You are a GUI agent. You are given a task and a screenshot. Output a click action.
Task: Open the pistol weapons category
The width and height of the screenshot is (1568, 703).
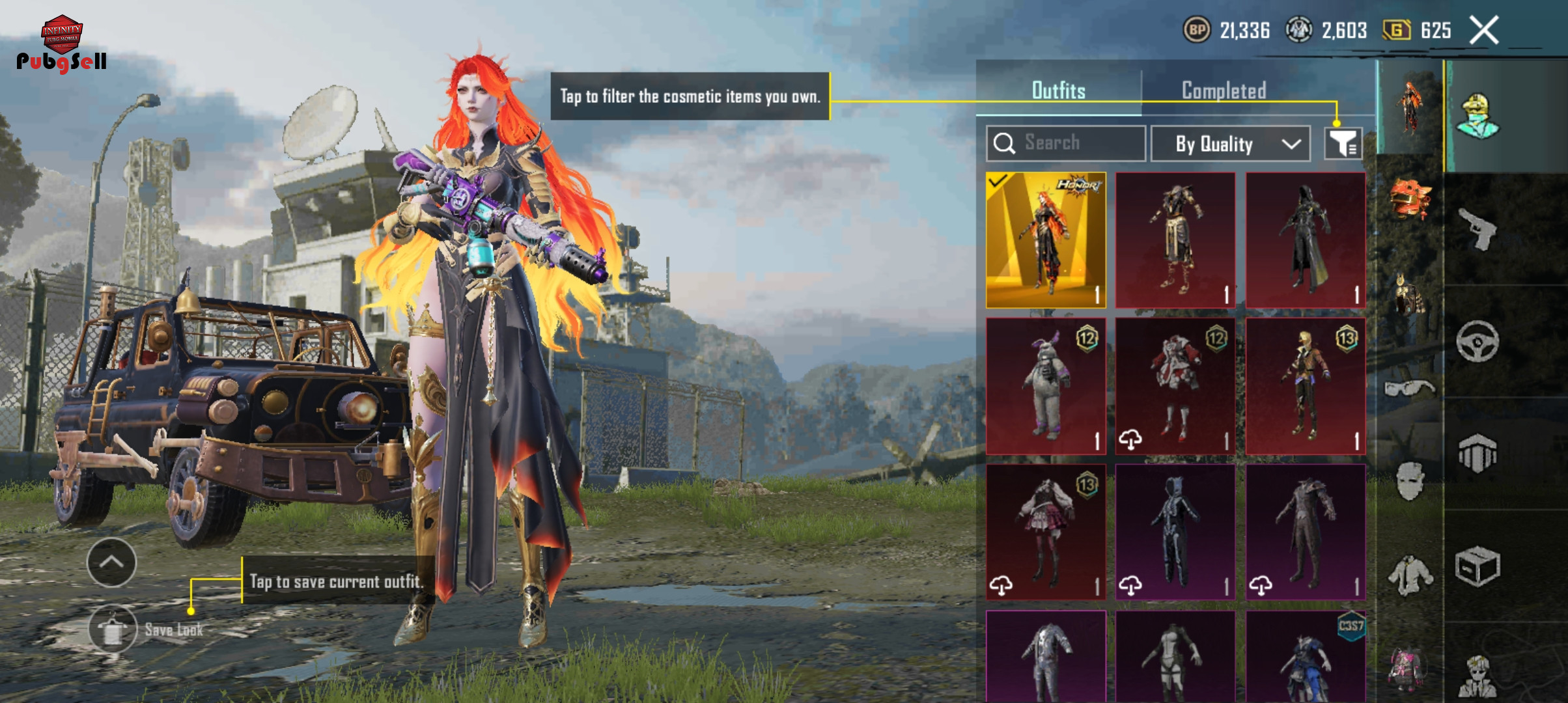pyautogui.click(x=1477, y=229)
